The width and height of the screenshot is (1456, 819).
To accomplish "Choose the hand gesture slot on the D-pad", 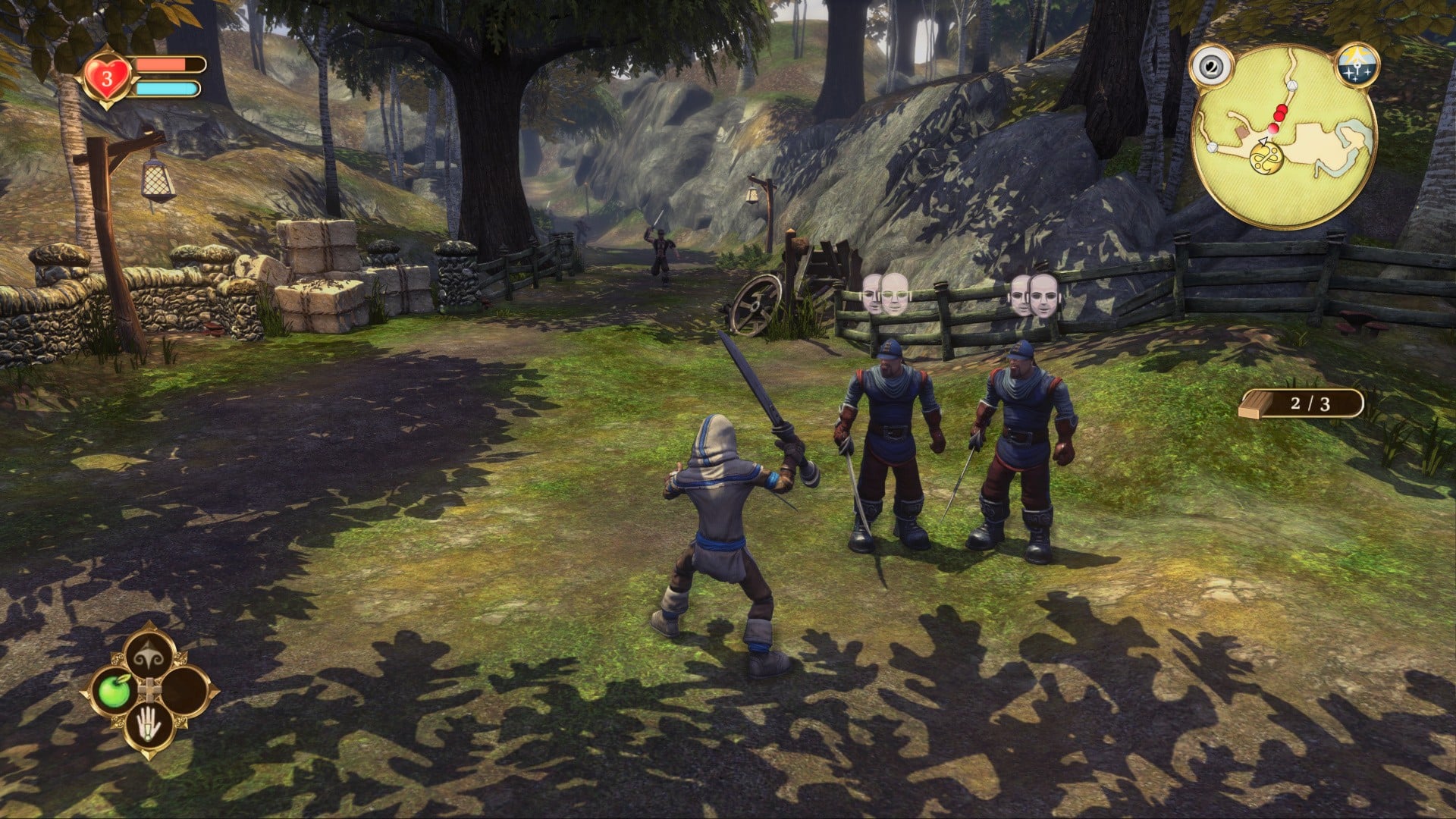I will coord(150,727).
